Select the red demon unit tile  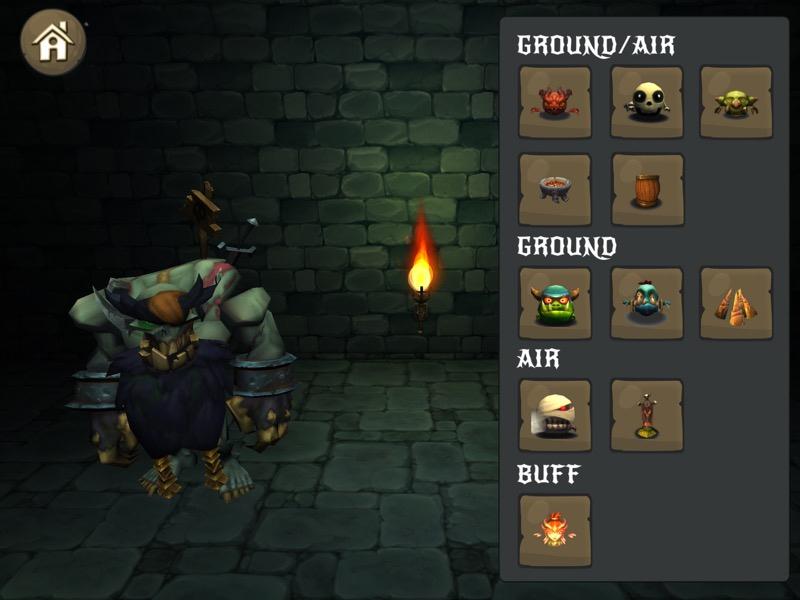click(x=555, y=102)
